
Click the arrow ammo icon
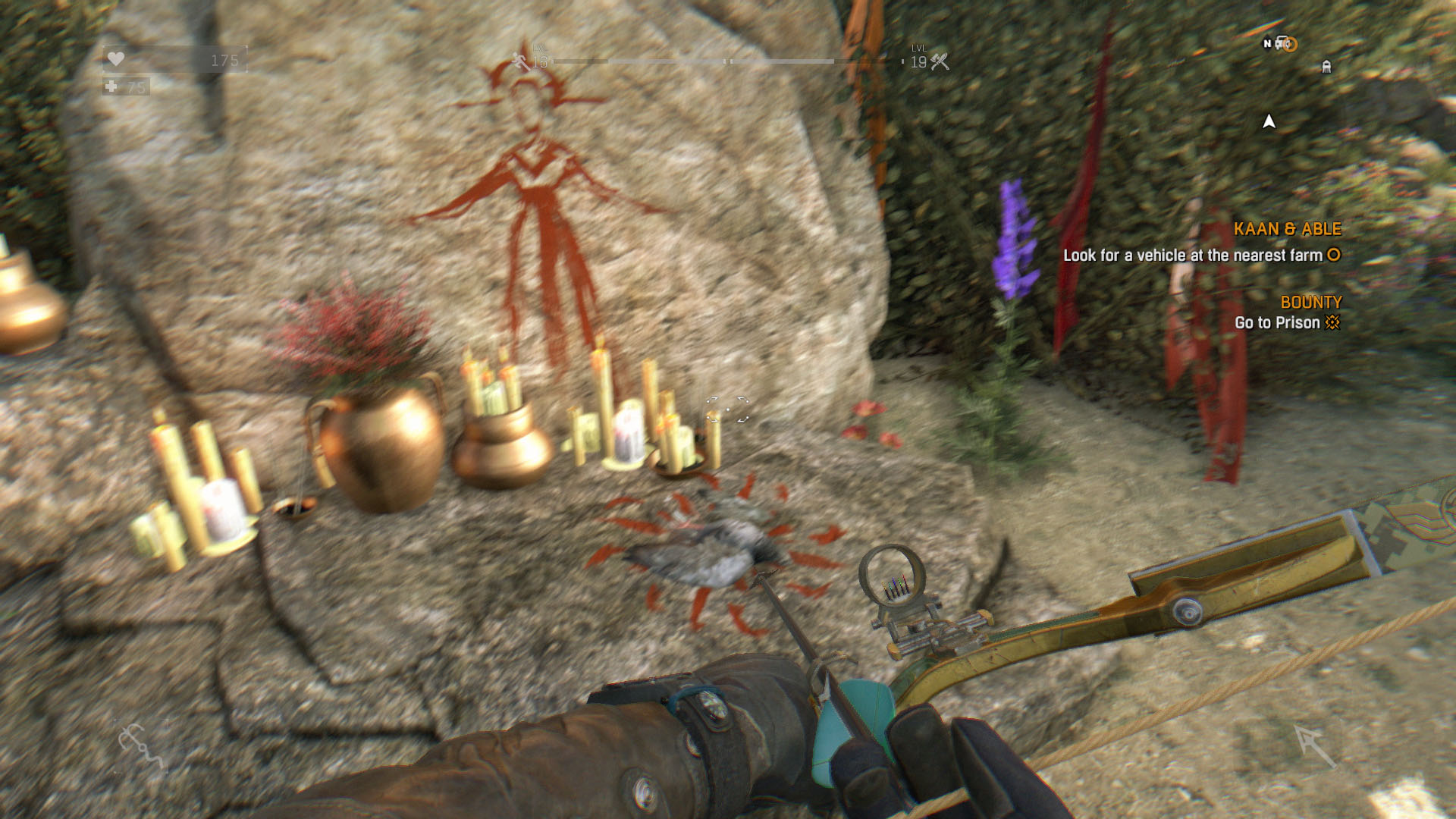[1316, 745]
